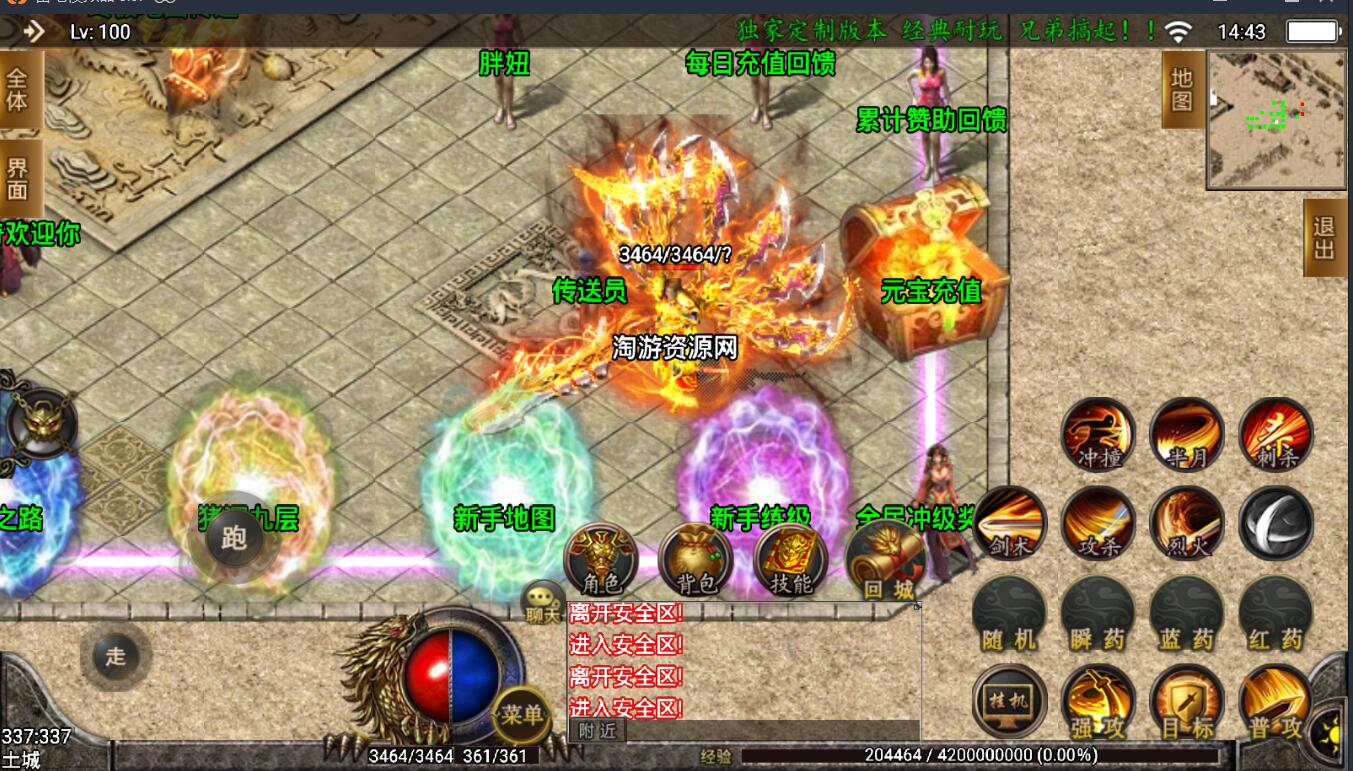Activate the 刺杀 assassinate skill
The width and height of the screenshot is (1353, 771).
pyautogui.click(x=1276, y=435)
